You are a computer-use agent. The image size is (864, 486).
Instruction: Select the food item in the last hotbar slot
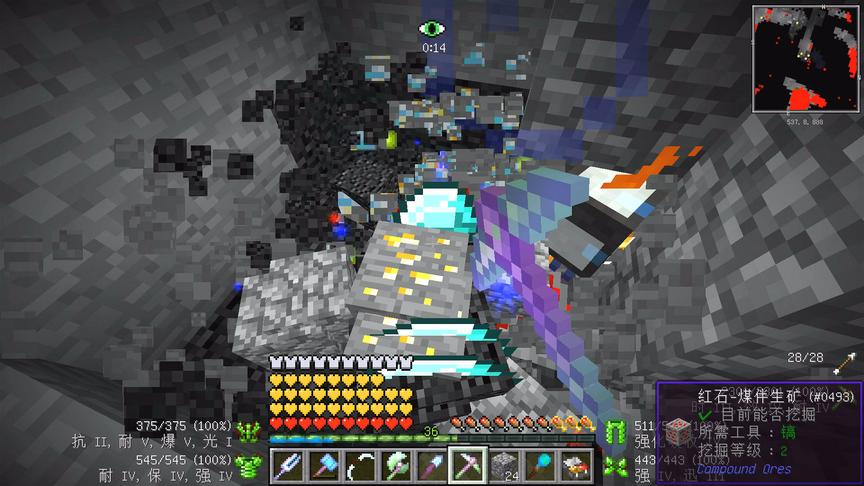pos(574,465)
